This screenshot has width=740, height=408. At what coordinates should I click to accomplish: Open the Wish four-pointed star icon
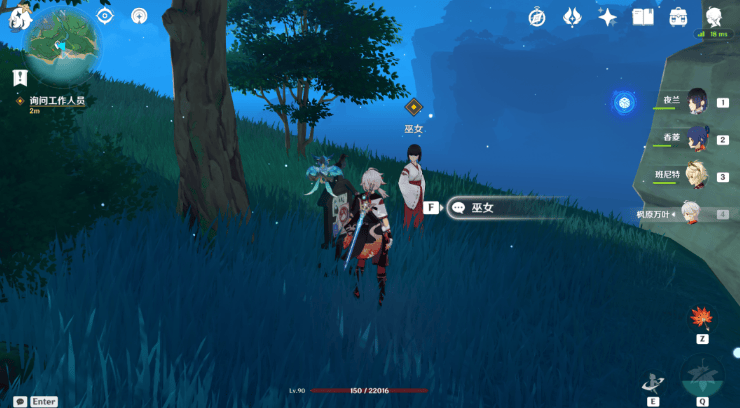(x=607, y=17)
